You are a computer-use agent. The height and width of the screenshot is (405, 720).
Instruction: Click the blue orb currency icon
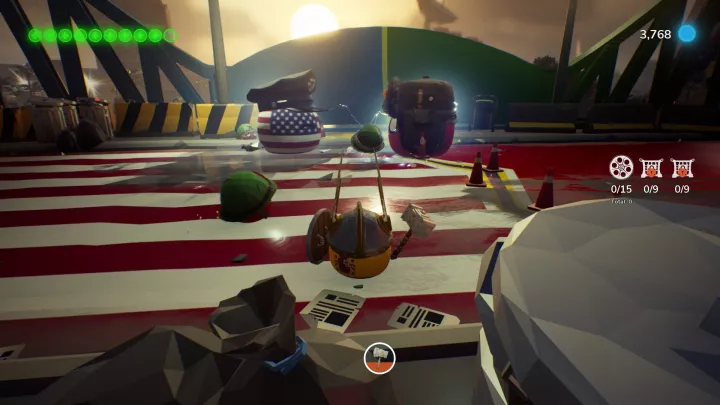point(687,34)
